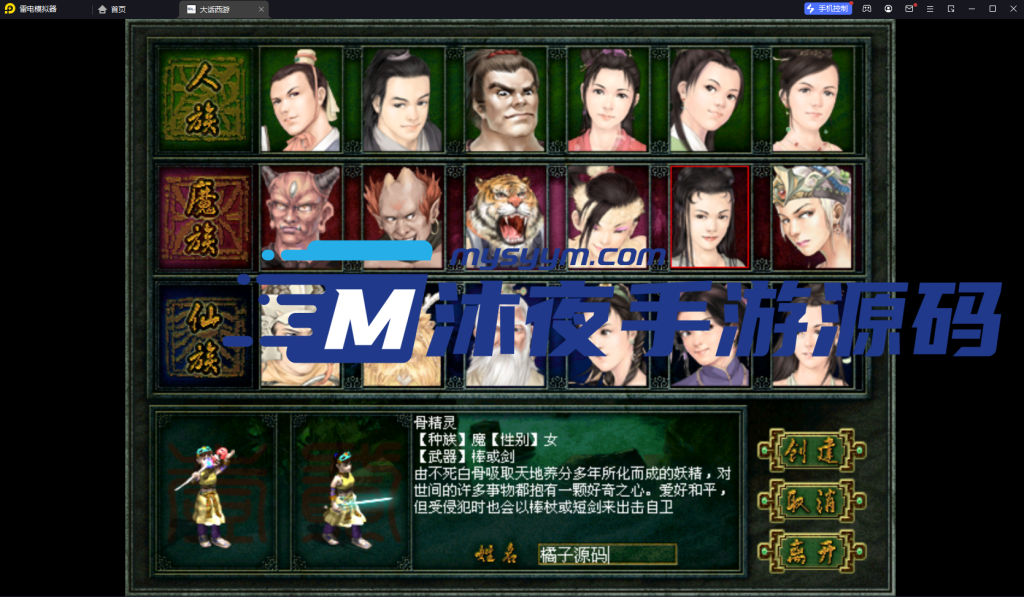Click the 取消 (Cancel) button
The image size is (1024, 597).
click(x=811, y=500)
